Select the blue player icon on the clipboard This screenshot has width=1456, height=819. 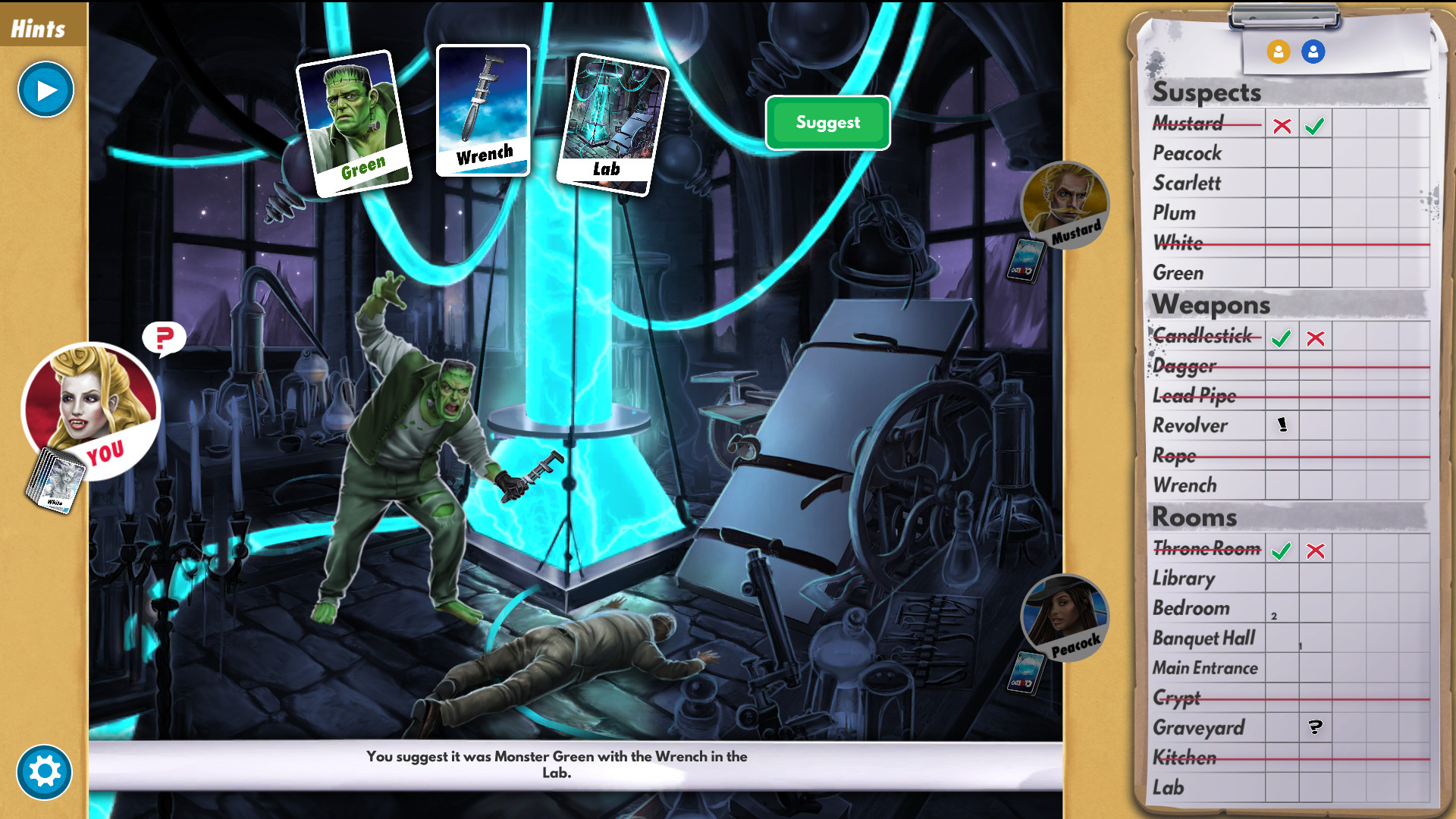(1313, 52)
